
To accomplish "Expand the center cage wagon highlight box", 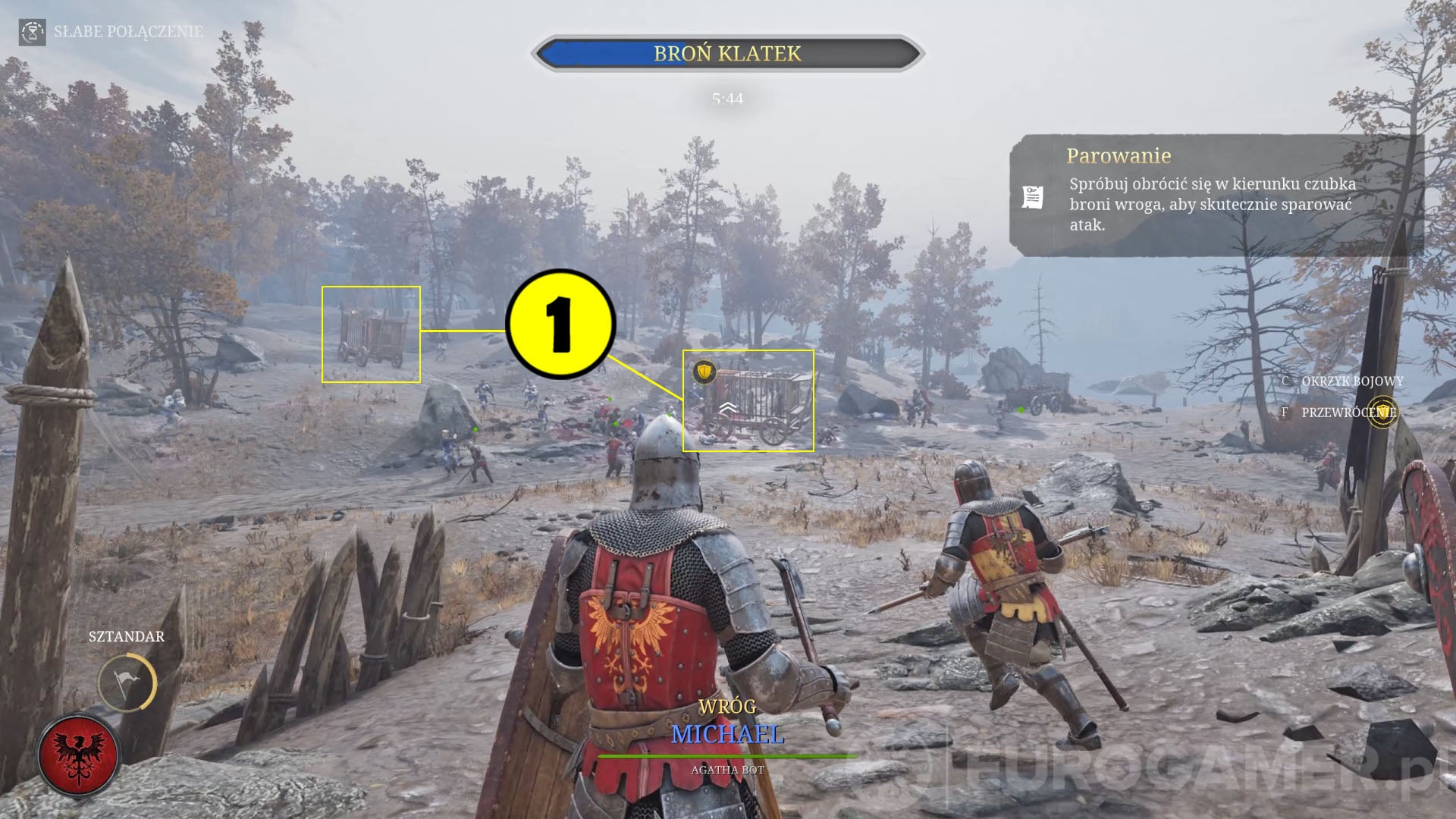I will point(748,400).
